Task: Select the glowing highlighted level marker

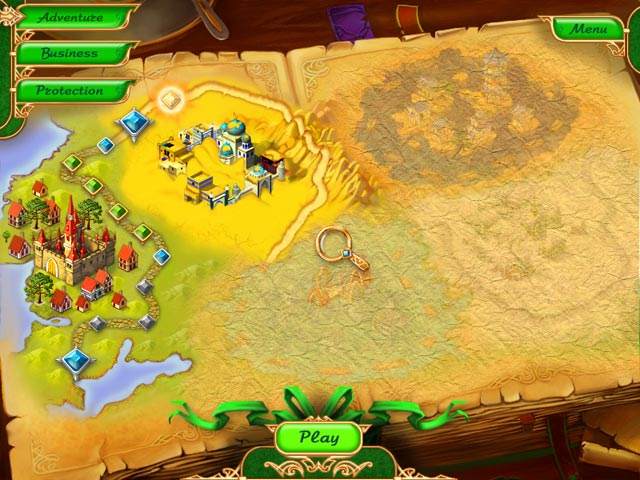Action: tap(170, 99)
